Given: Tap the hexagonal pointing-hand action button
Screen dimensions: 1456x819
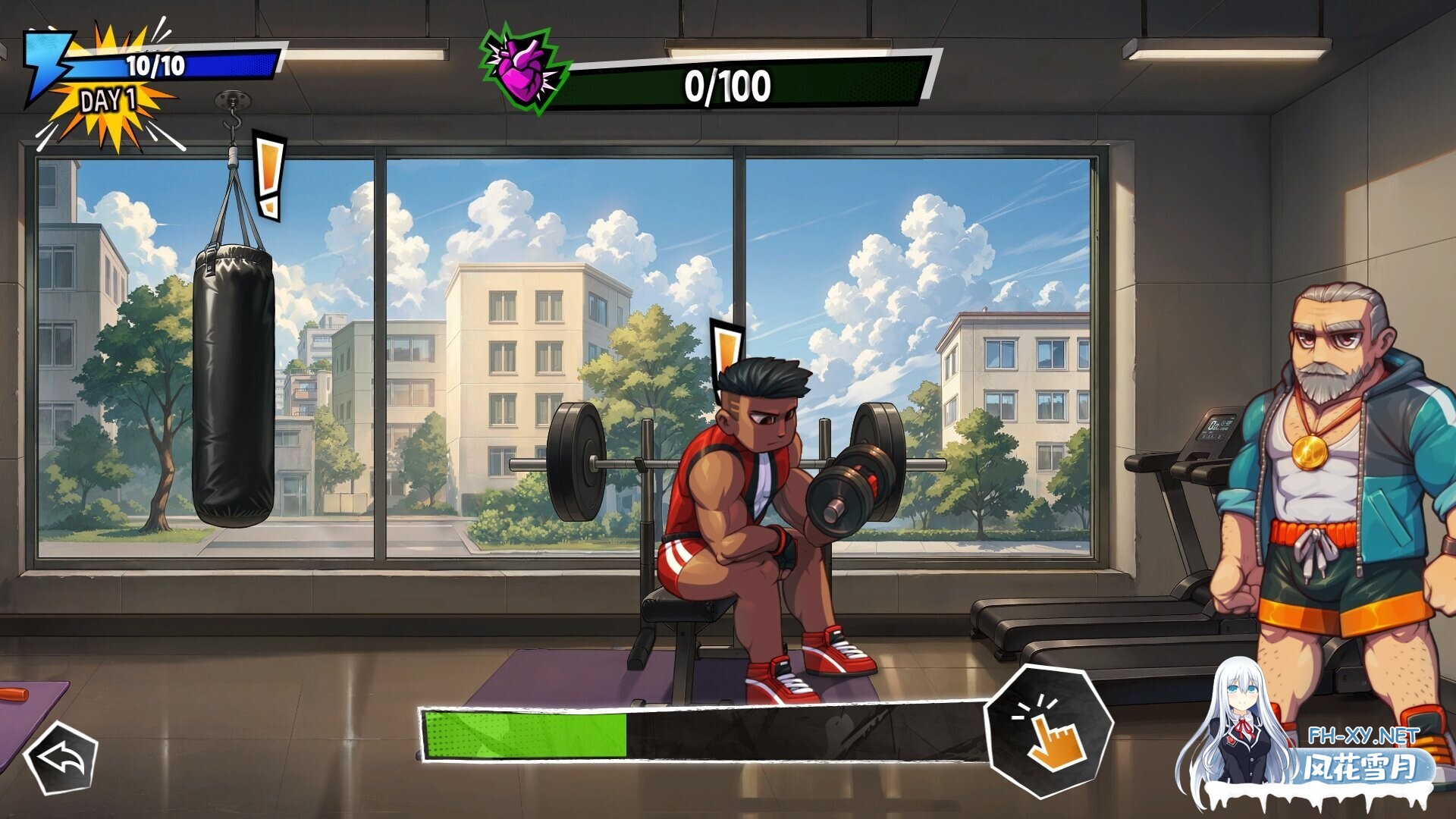Looking at the screenshot, I should (1050, 730).
